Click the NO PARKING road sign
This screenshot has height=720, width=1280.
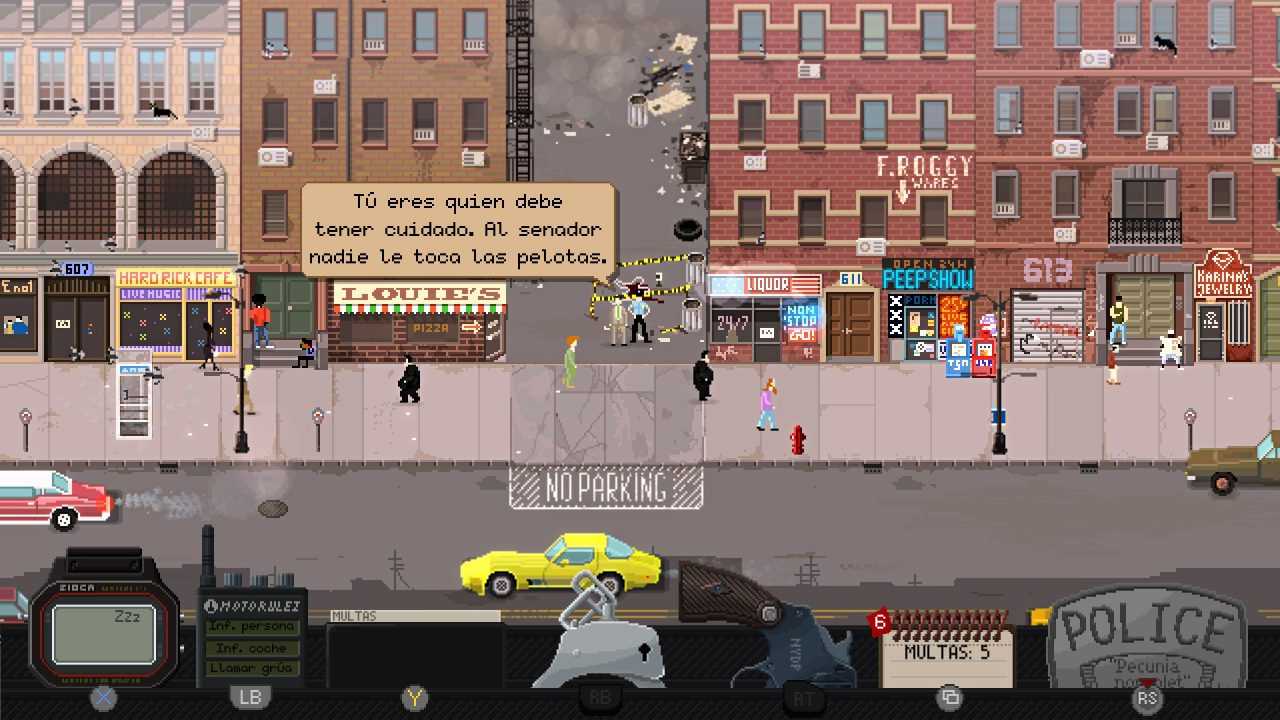[x=605, y=489]
